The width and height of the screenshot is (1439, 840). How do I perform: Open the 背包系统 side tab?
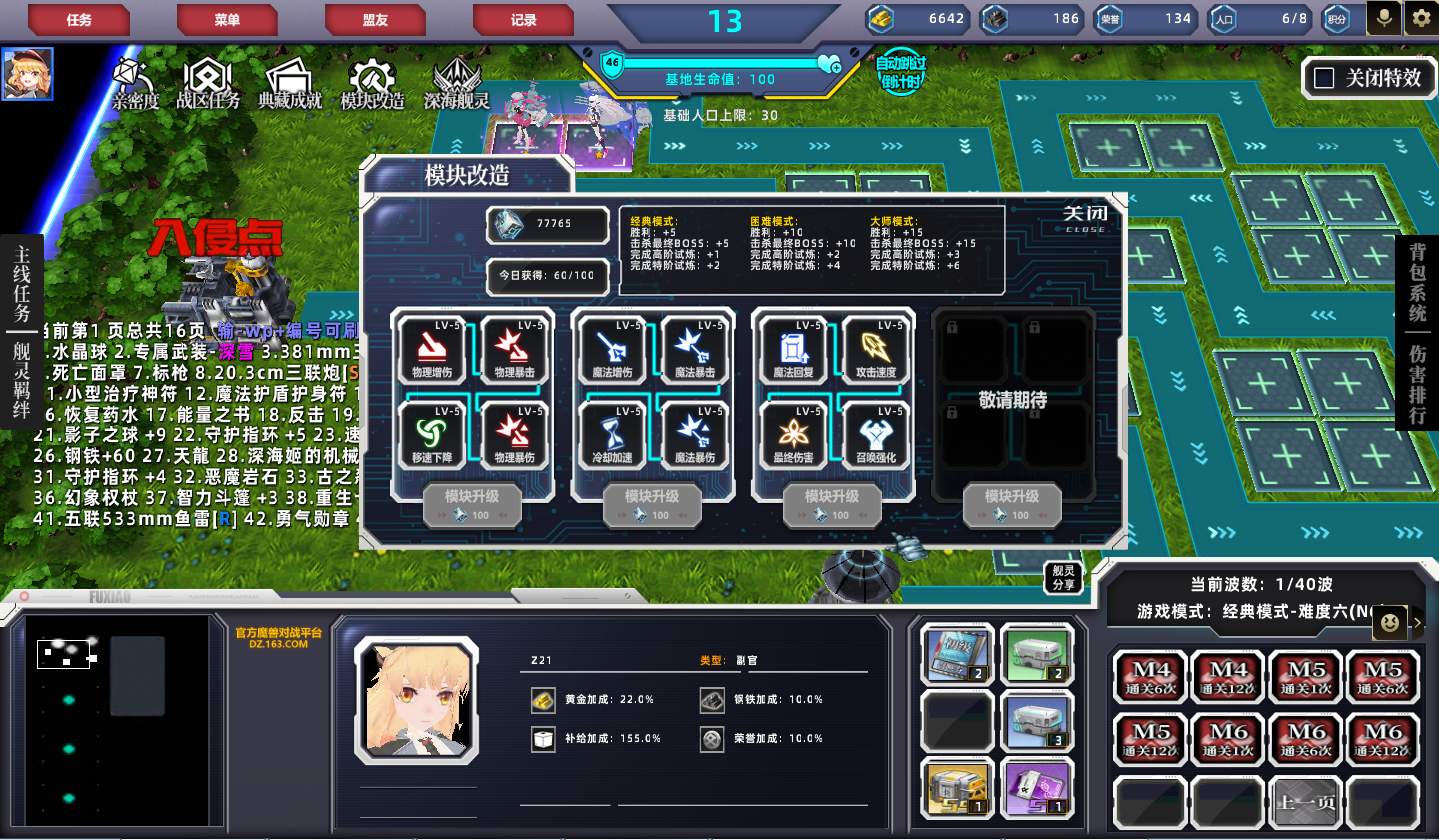[x=1417, y=286]
